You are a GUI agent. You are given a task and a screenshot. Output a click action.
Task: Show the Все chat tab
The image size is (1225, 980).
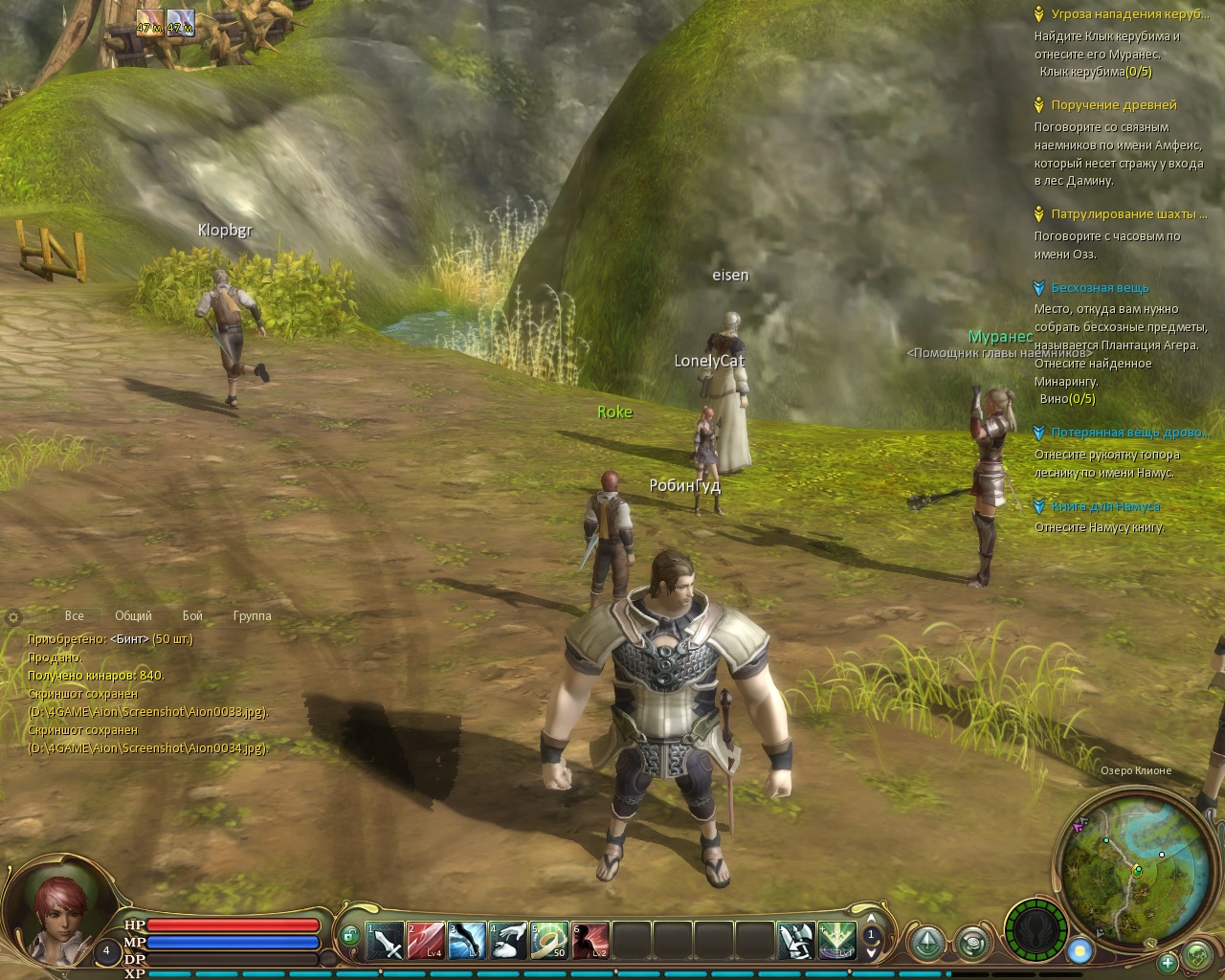click(74, 616)
